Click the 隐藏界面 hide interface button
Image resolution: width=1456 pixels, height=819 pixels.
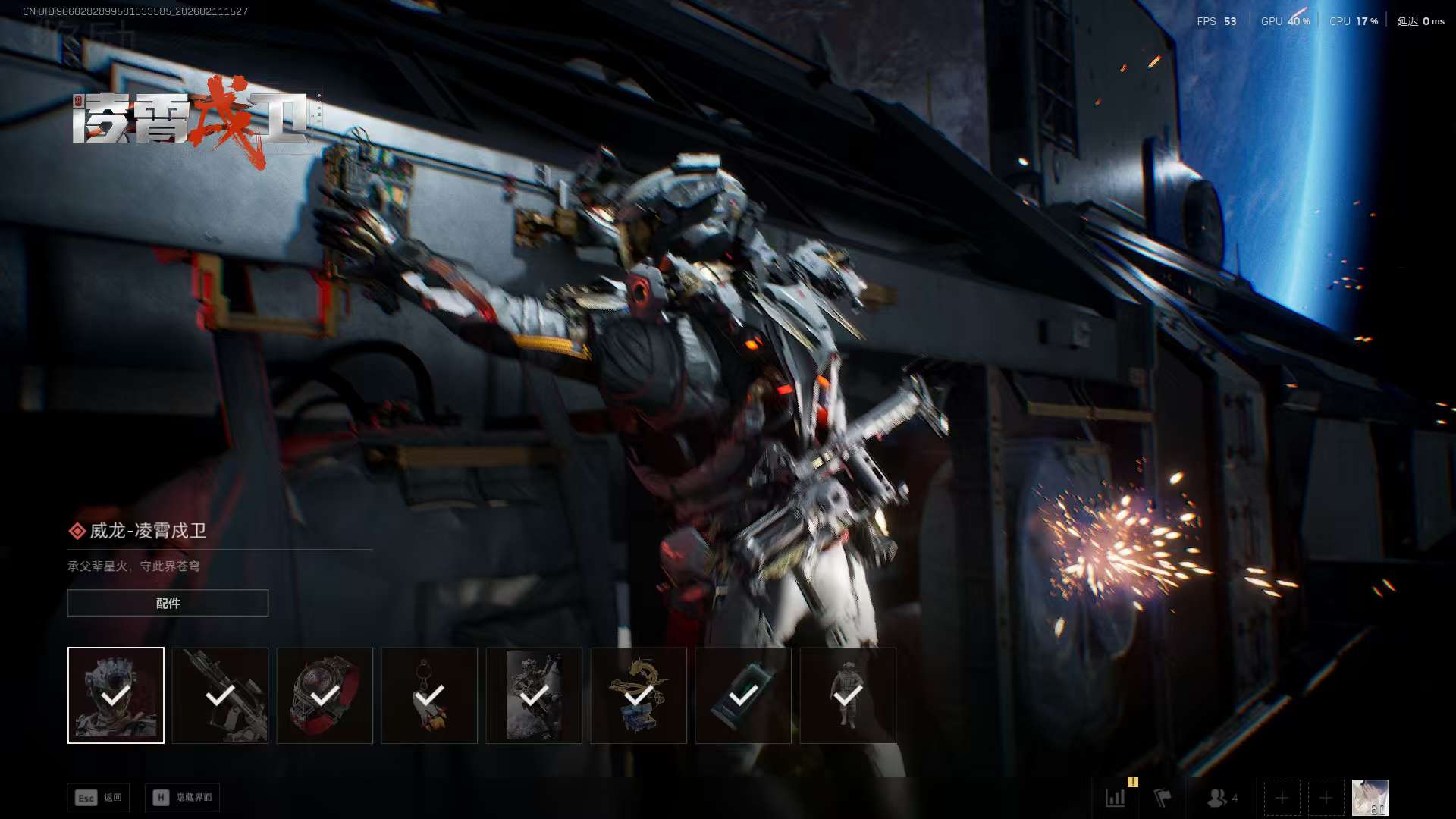183,798
